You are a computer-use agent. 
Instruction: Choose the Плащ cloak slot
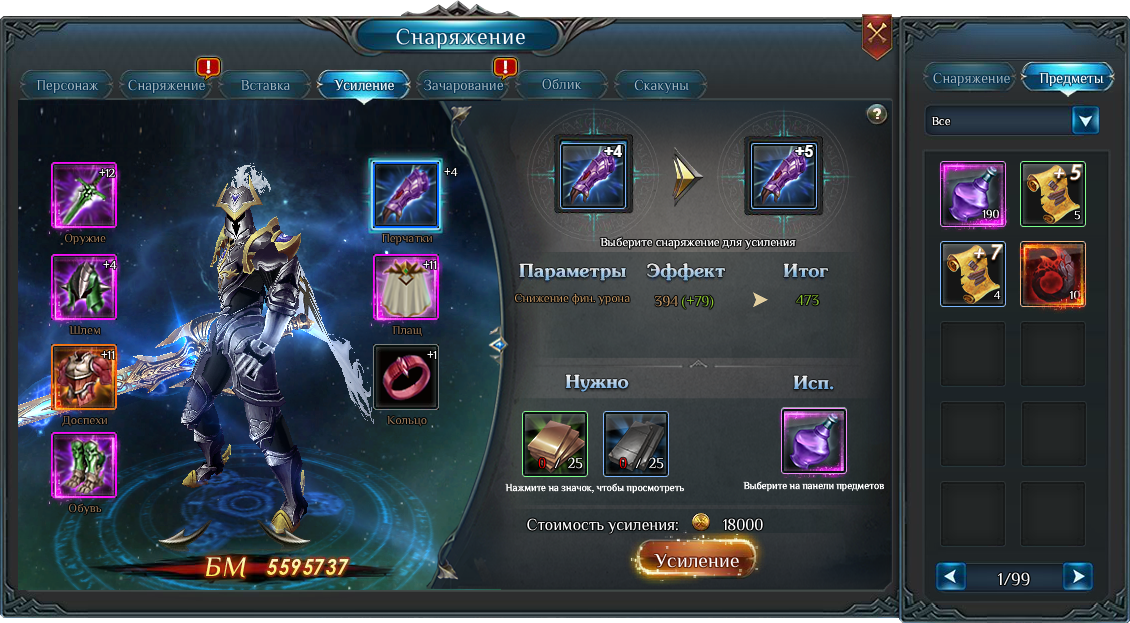click(x=406, y=288)
